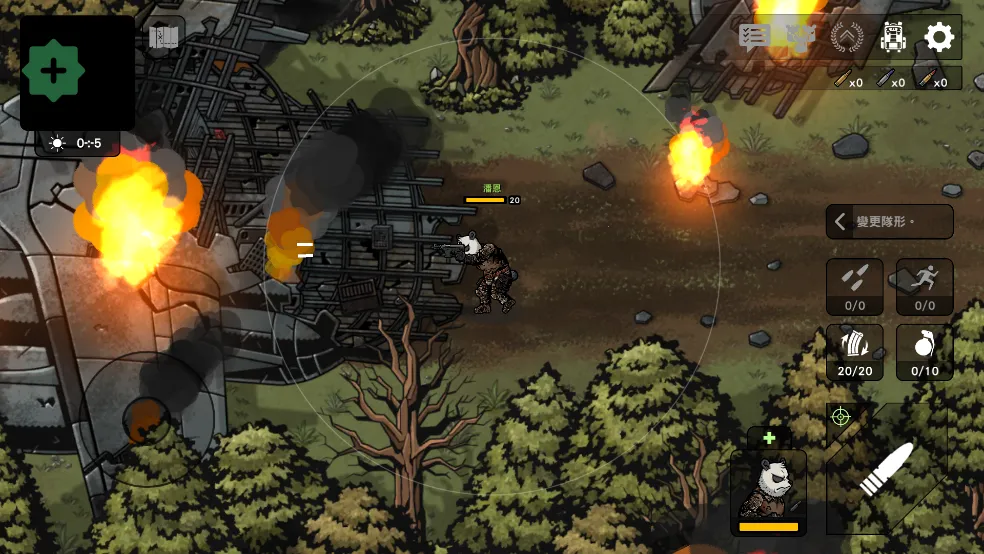Screen dimensions: 984x554
Task: Expand the 變更隊形 formation selector
Action: [x=889, y=221]
